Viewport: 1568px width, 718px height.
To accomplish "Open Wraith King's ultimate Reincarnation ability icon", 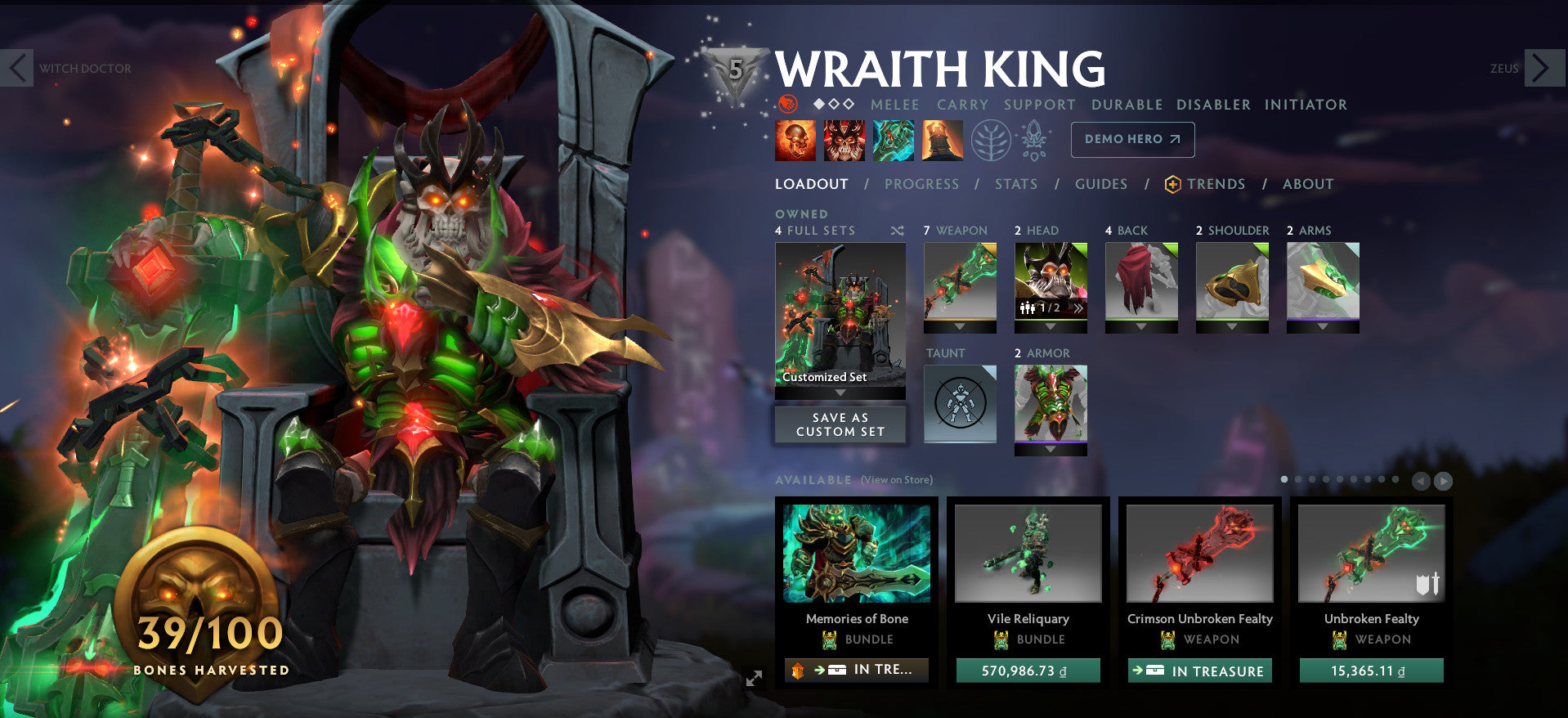I will (x=941, y=139).
